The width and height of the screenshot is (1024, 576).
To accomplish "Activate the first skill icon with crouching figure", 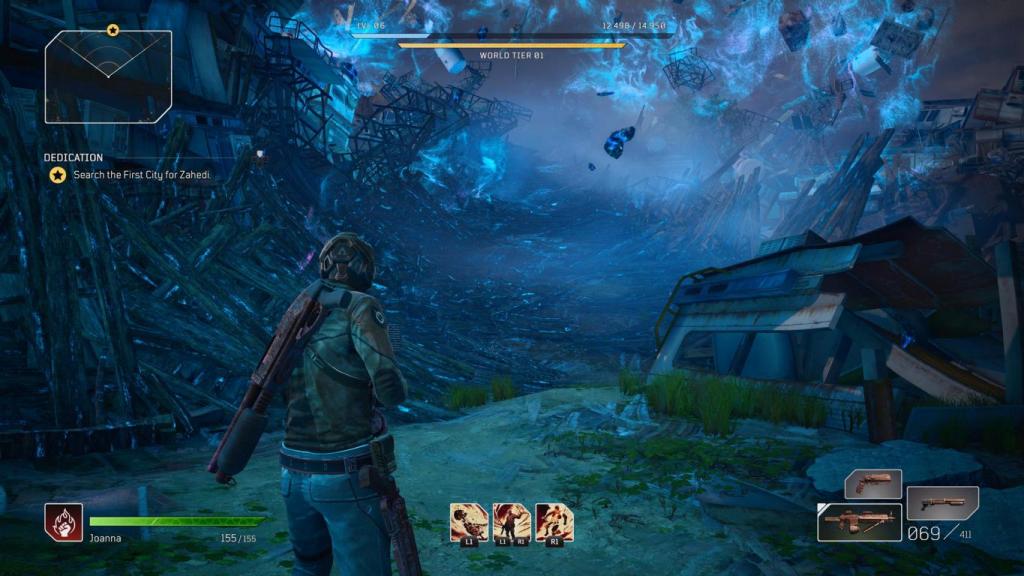I will [x=469, y=522].
